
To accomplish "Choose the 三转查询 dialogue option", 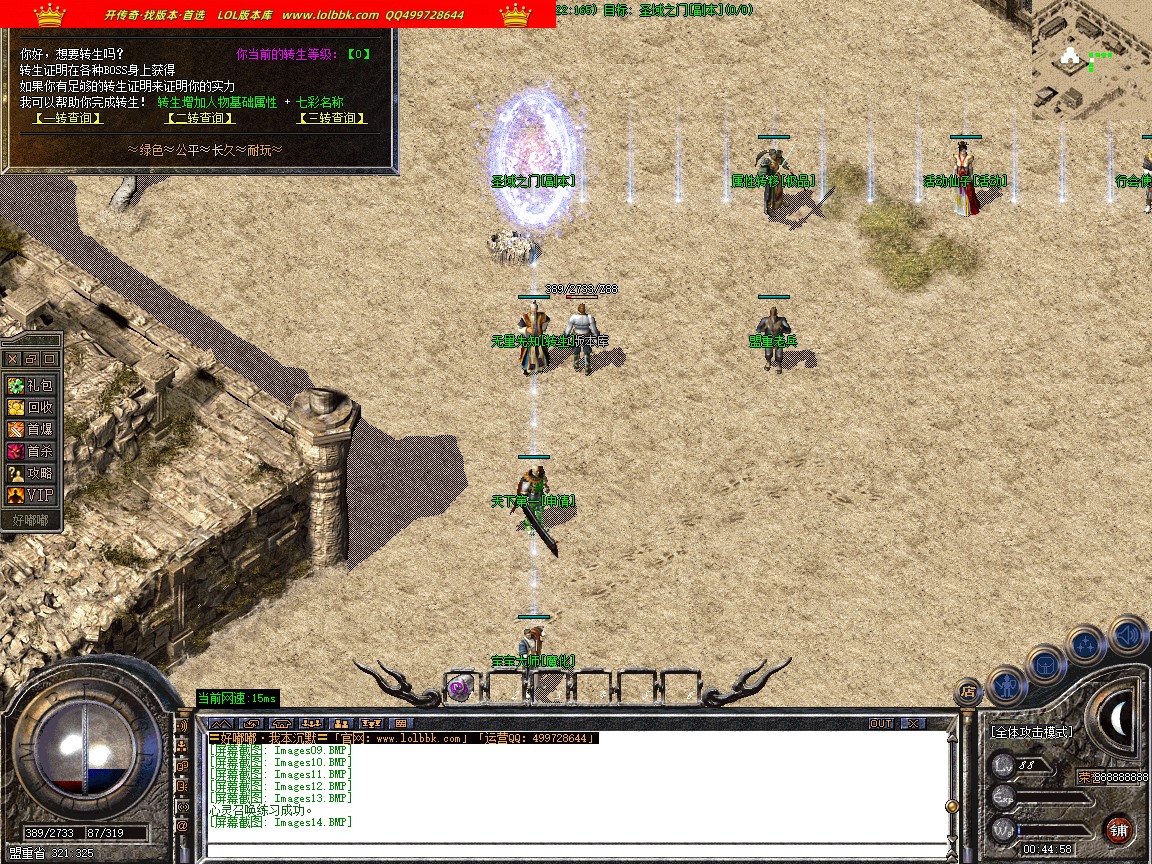I will (333, 118).
